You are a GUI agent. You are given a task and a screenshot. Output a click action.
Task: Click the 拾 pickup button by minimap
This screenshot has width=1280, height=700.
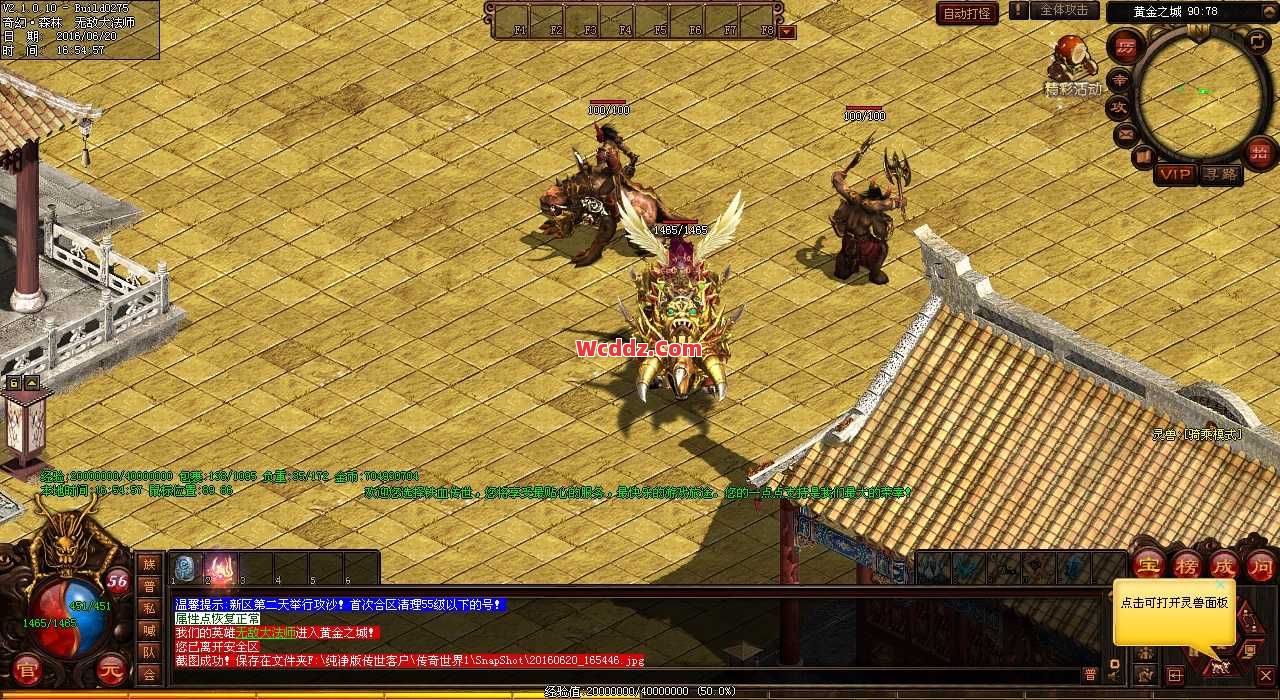pyautogui.click(x=1259, y=152)
